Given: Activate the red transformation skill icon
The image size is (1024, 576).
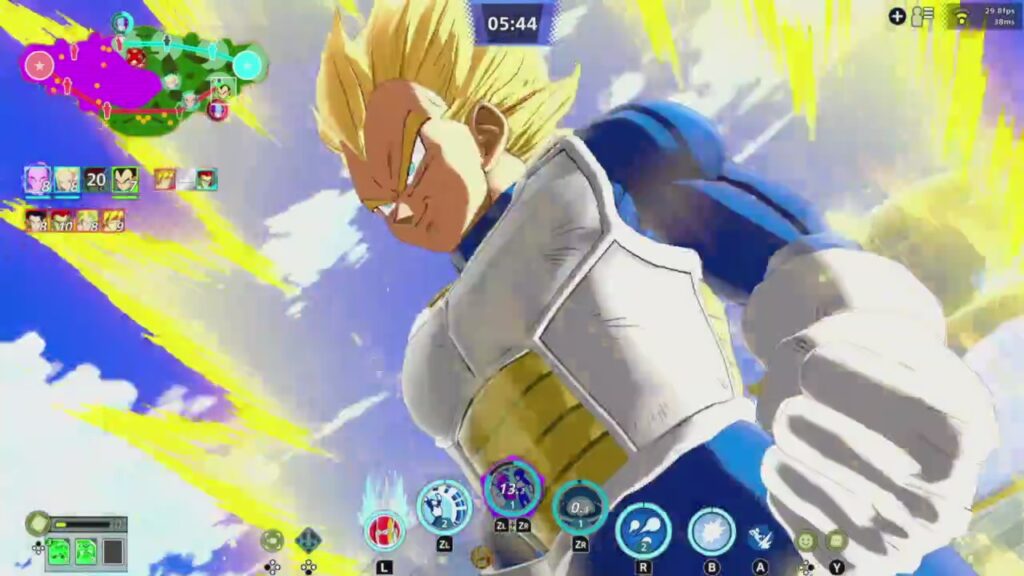Looking at the screenshot, I should [x=384, y=530].
